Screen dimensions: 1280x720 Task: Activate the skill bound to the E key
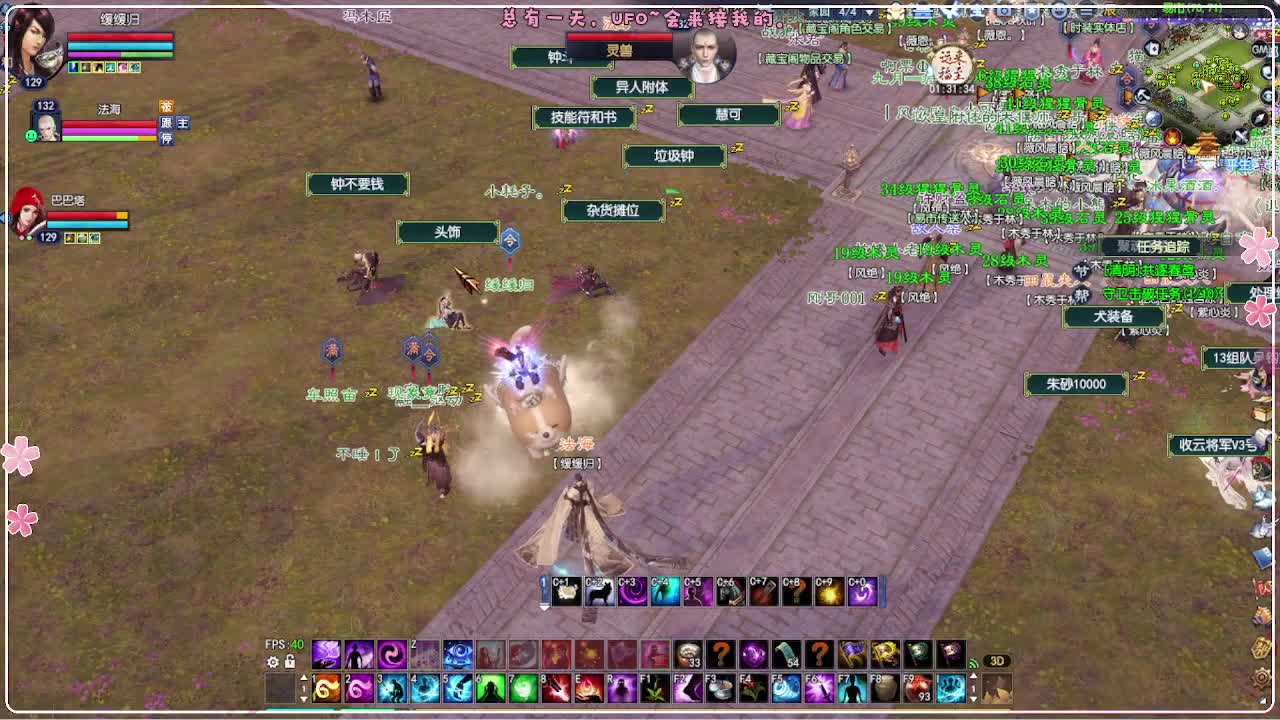591,687
